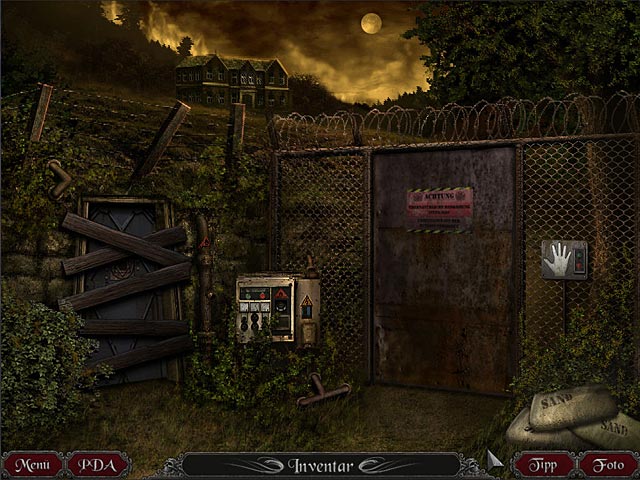
Task: Open the Menu button
Action: 33,465
